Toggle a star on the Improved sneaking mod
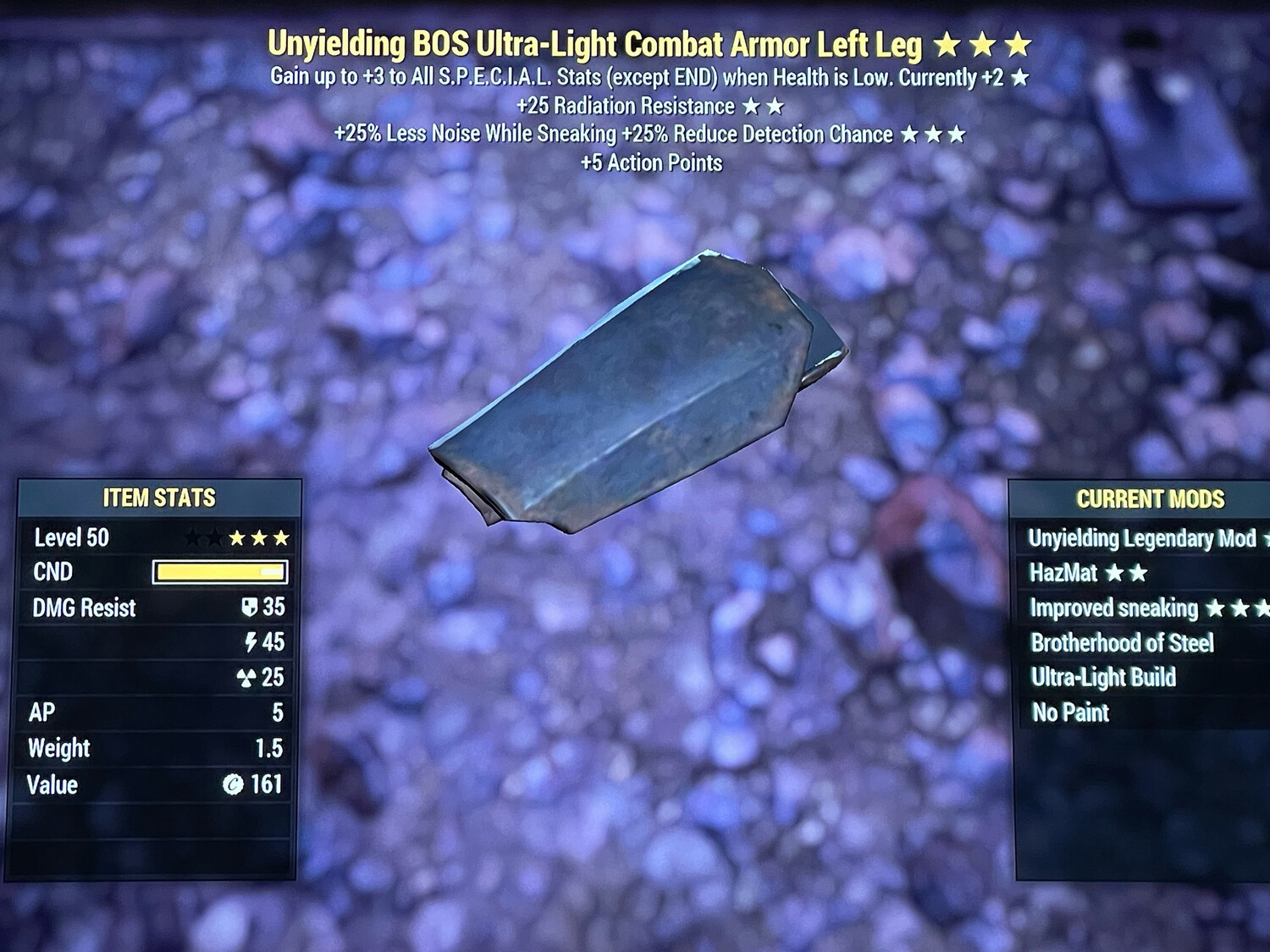Screen dimensions: 1270x952 (1215, 608)
